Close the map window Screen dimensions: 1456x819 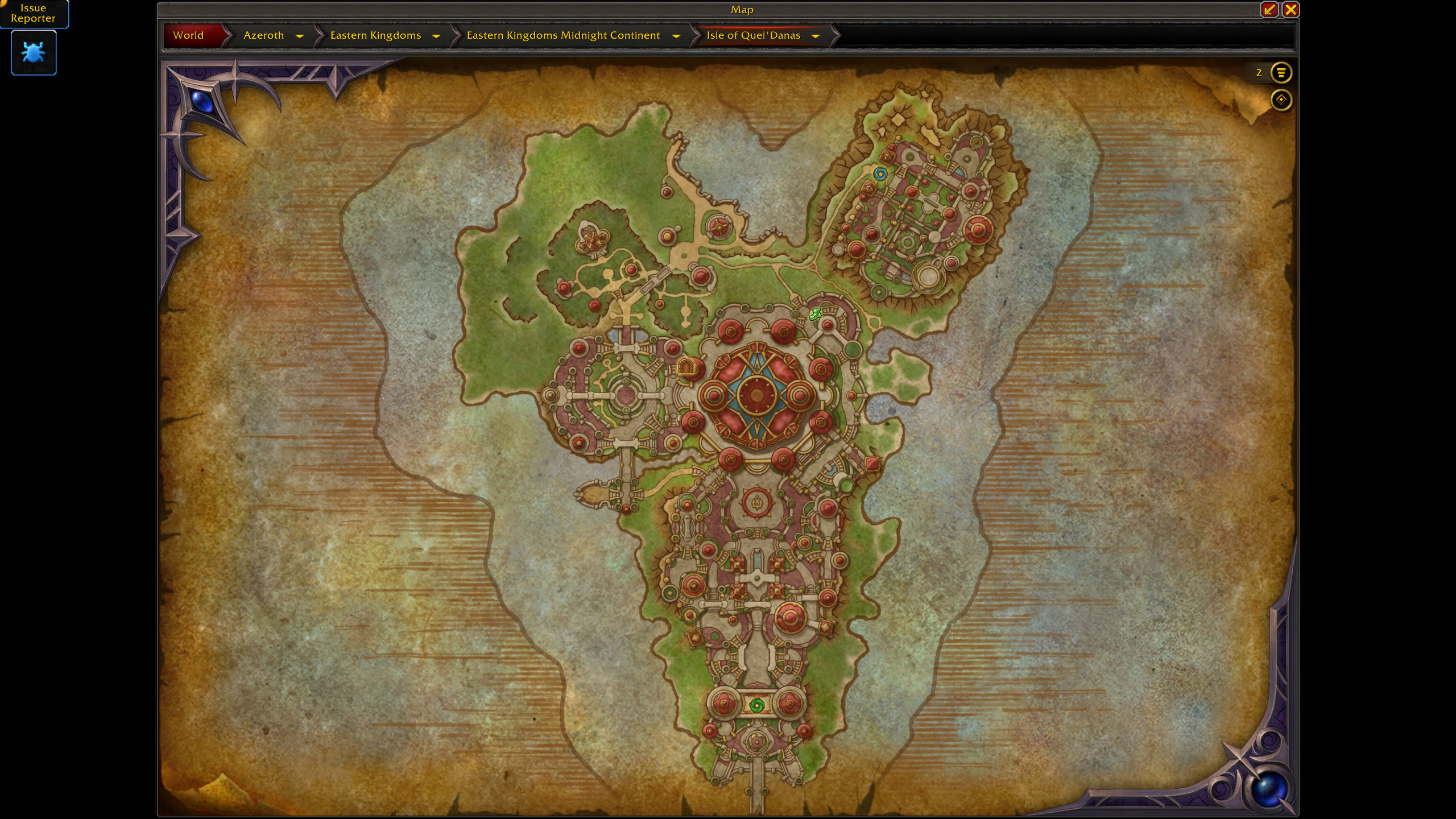(x=1290, y=10)
